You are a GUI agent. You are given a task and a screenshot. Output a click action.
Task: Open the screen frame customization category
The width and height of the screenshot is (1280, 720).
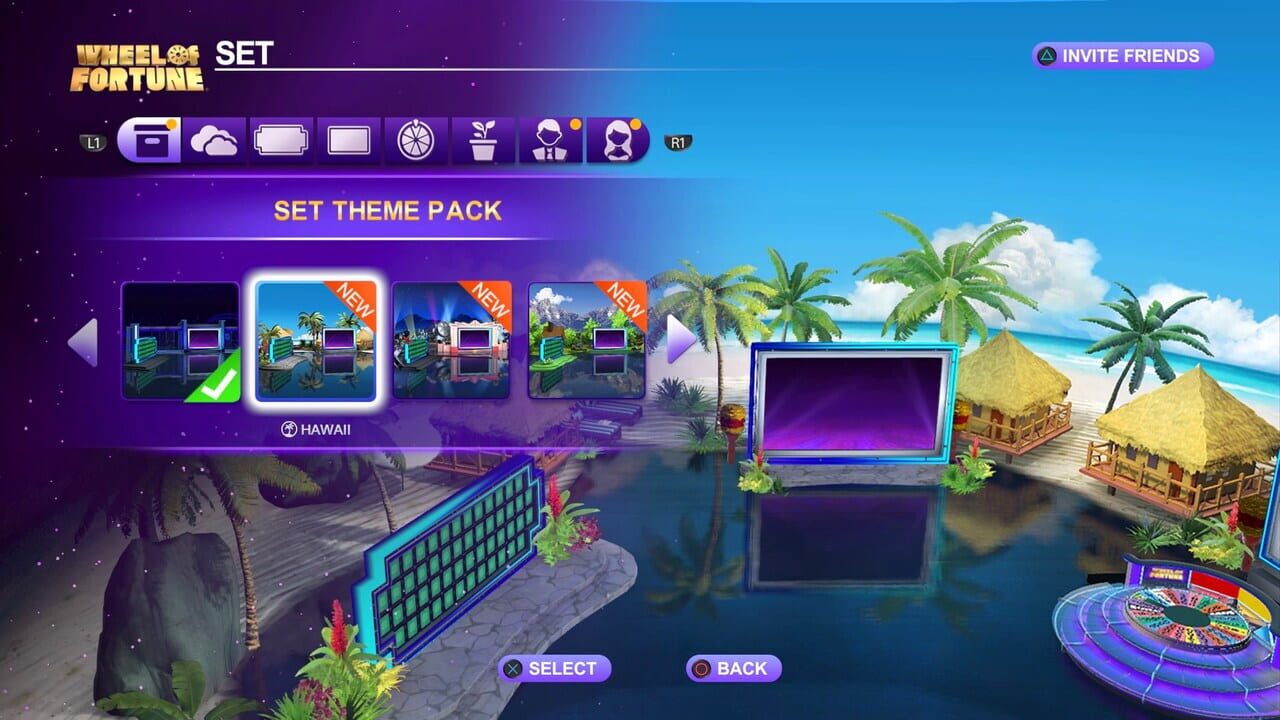350,140
